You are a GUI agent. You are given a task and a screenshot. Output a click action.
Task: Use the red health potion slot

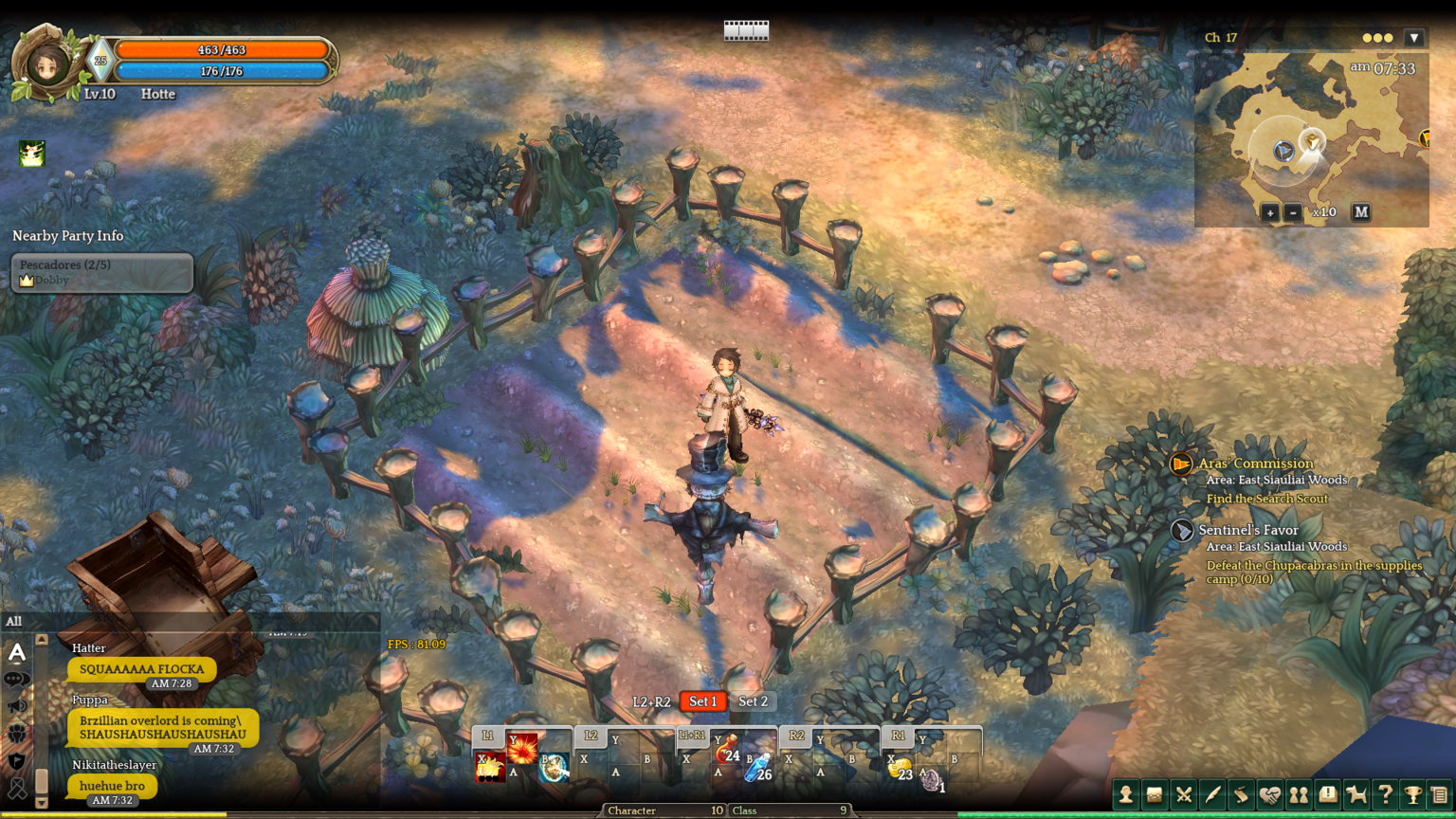coord(727,753)
